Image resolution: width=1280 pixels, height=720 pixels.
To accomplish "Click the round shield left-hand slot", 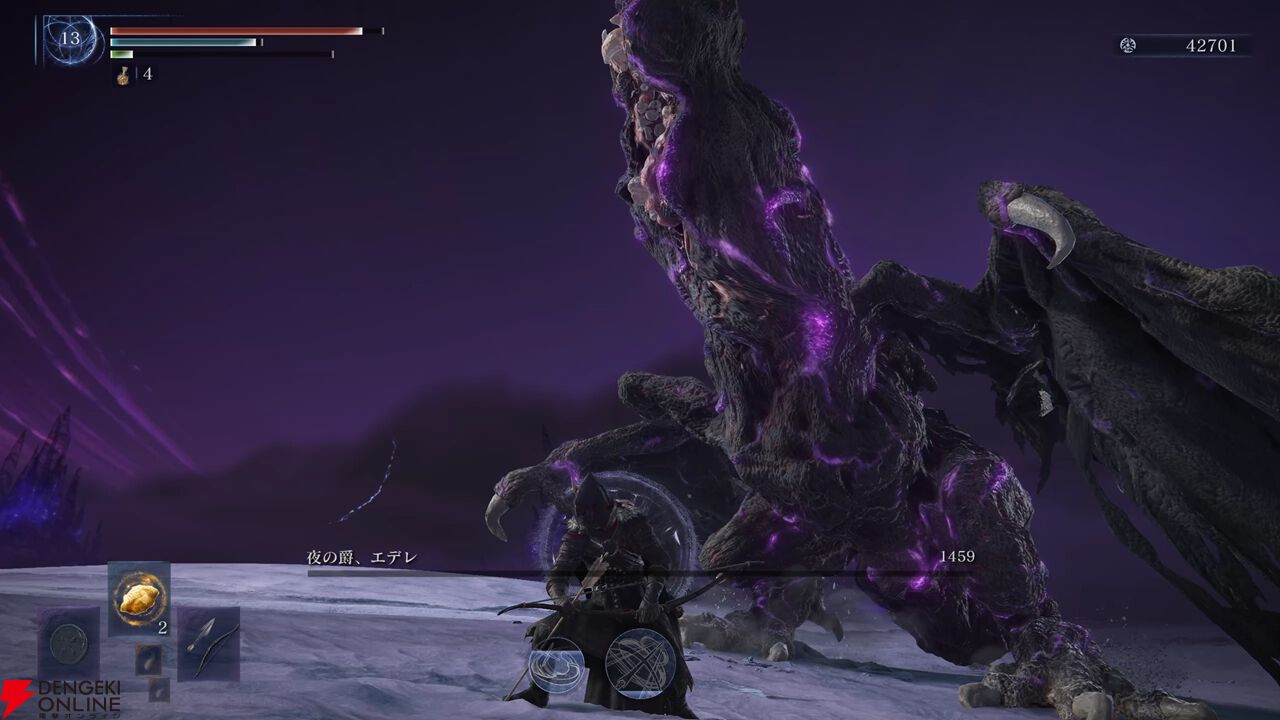I will pyautogui.click(x=69, y=642).
